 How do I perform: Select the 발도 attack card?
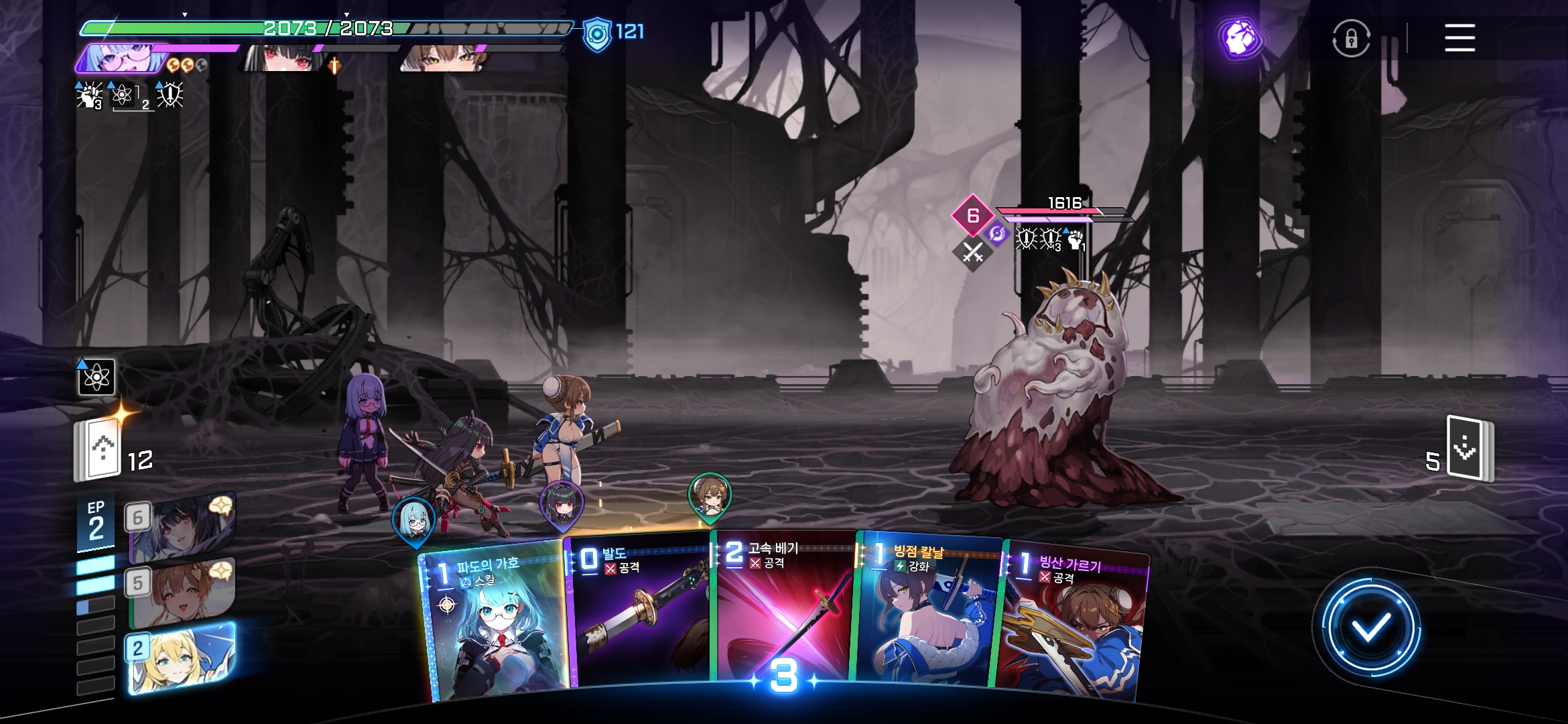pos(637,613)
